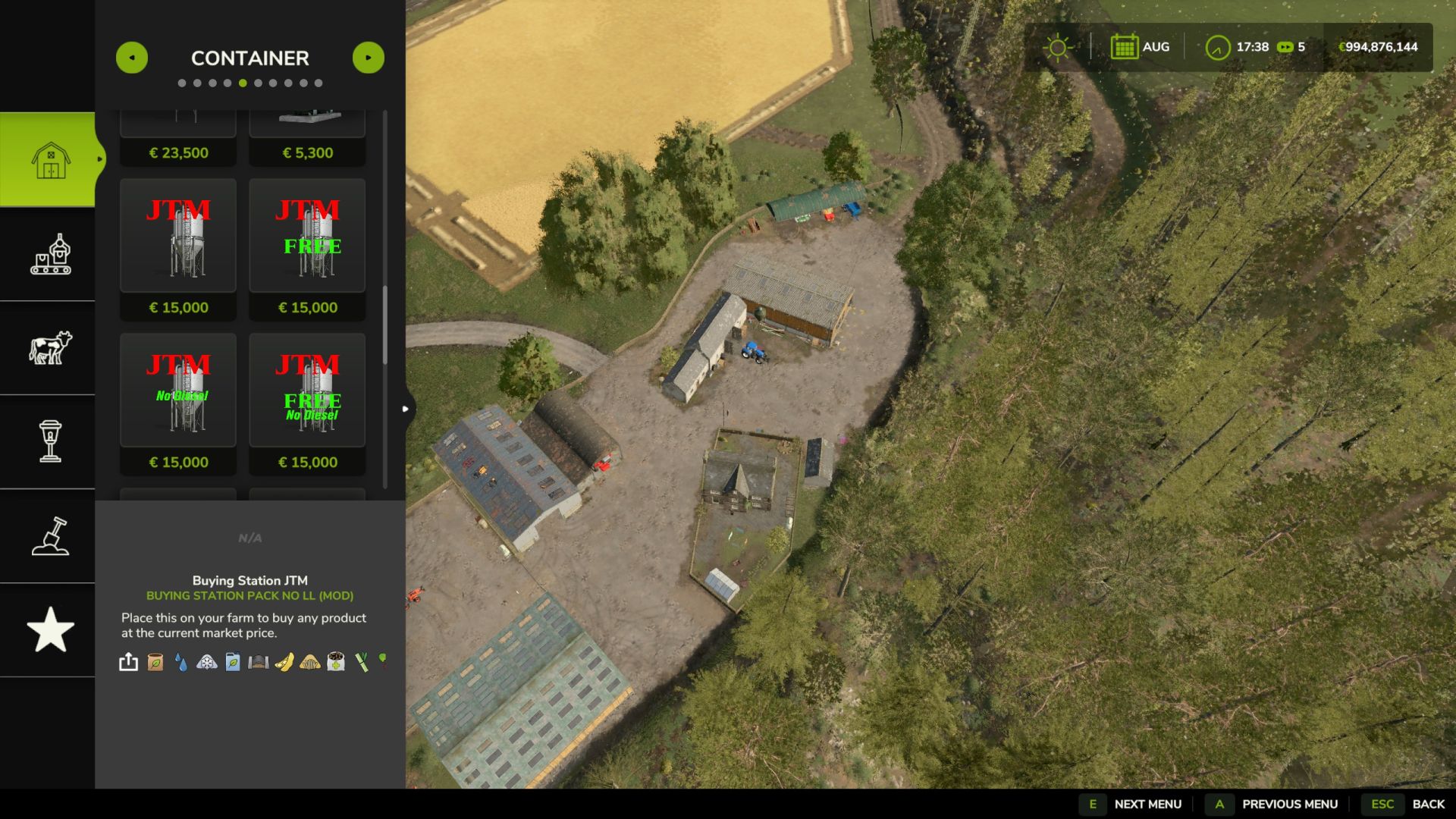Pick the JTM FREE buying station
The height and width of the screenshot is (819, 1456).
307,236
